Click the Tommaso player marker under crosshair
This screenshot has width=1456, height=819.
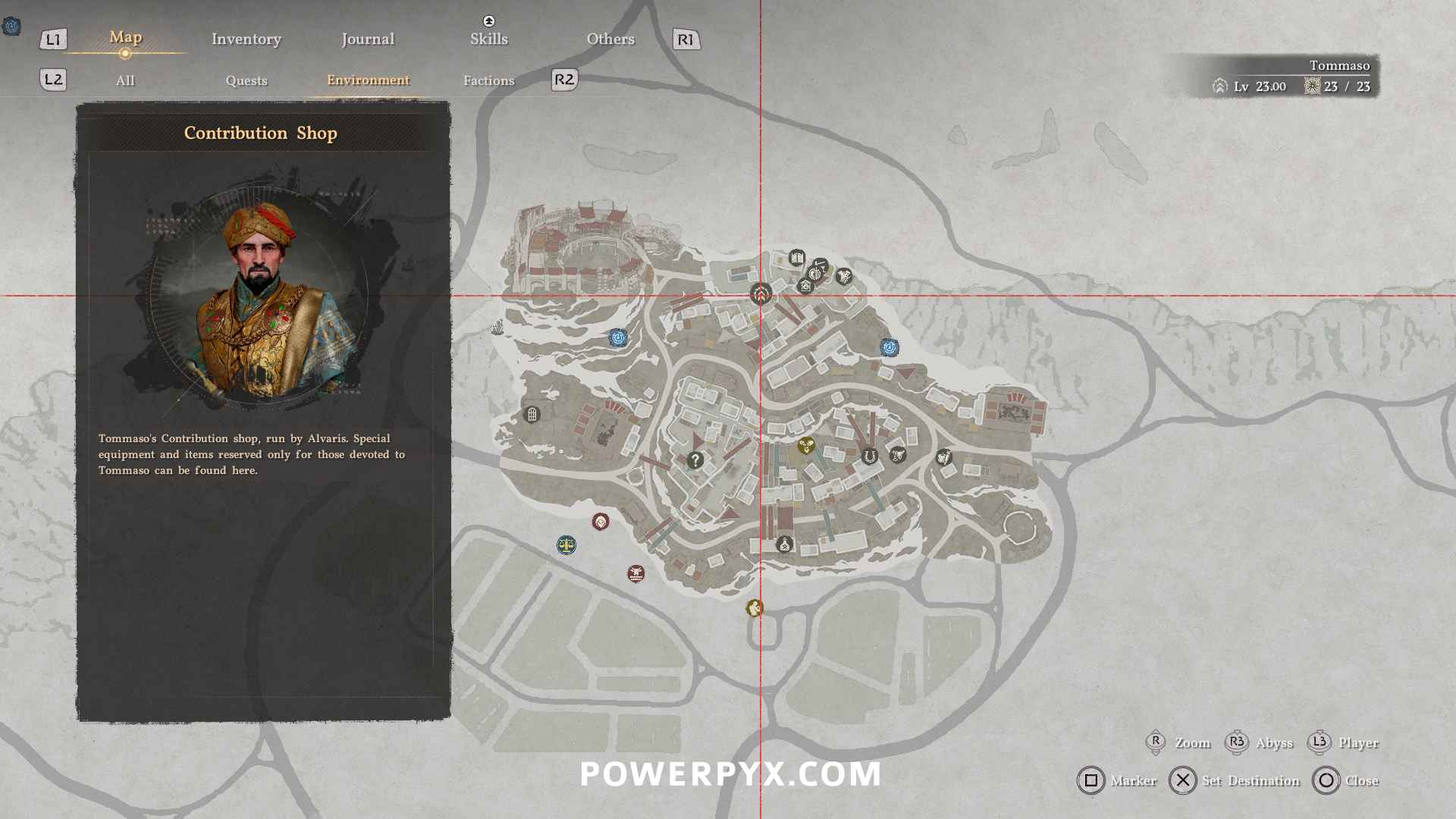(761, 294)
